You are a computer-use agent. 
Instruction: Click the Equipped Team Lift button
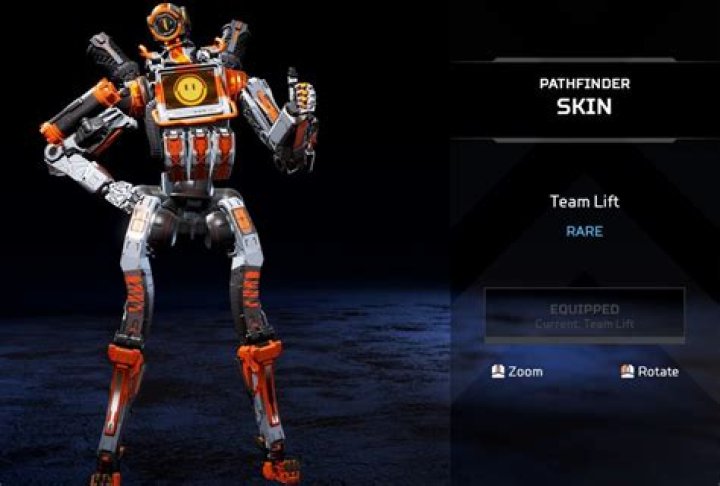(x=584, y=316)
